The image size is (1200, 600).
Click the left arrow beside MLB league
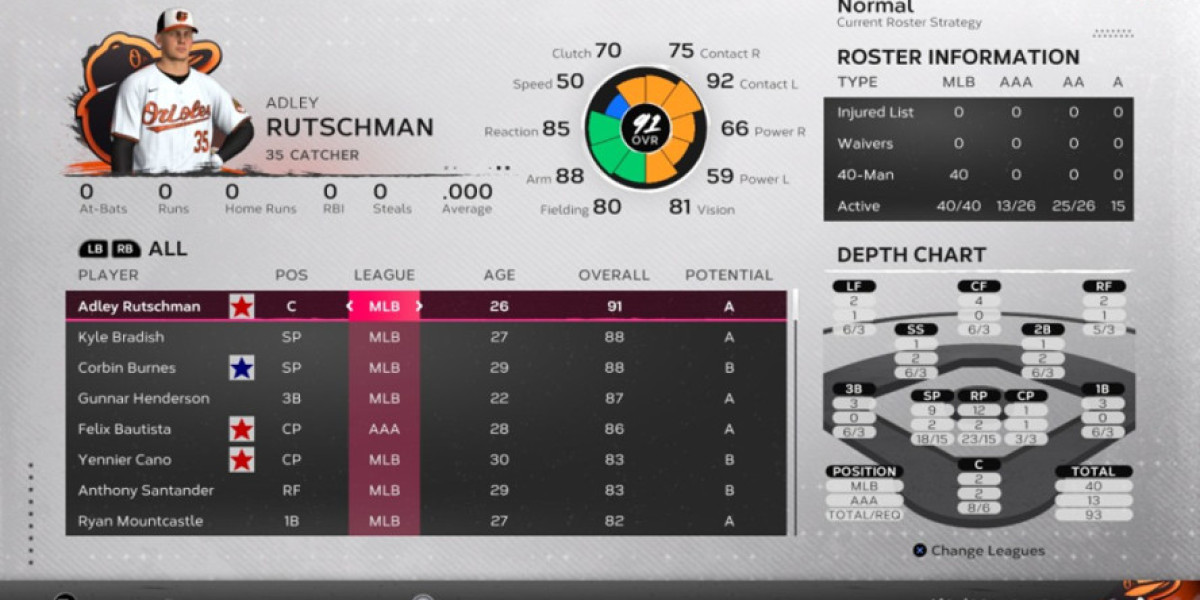[x=351, y=306]
